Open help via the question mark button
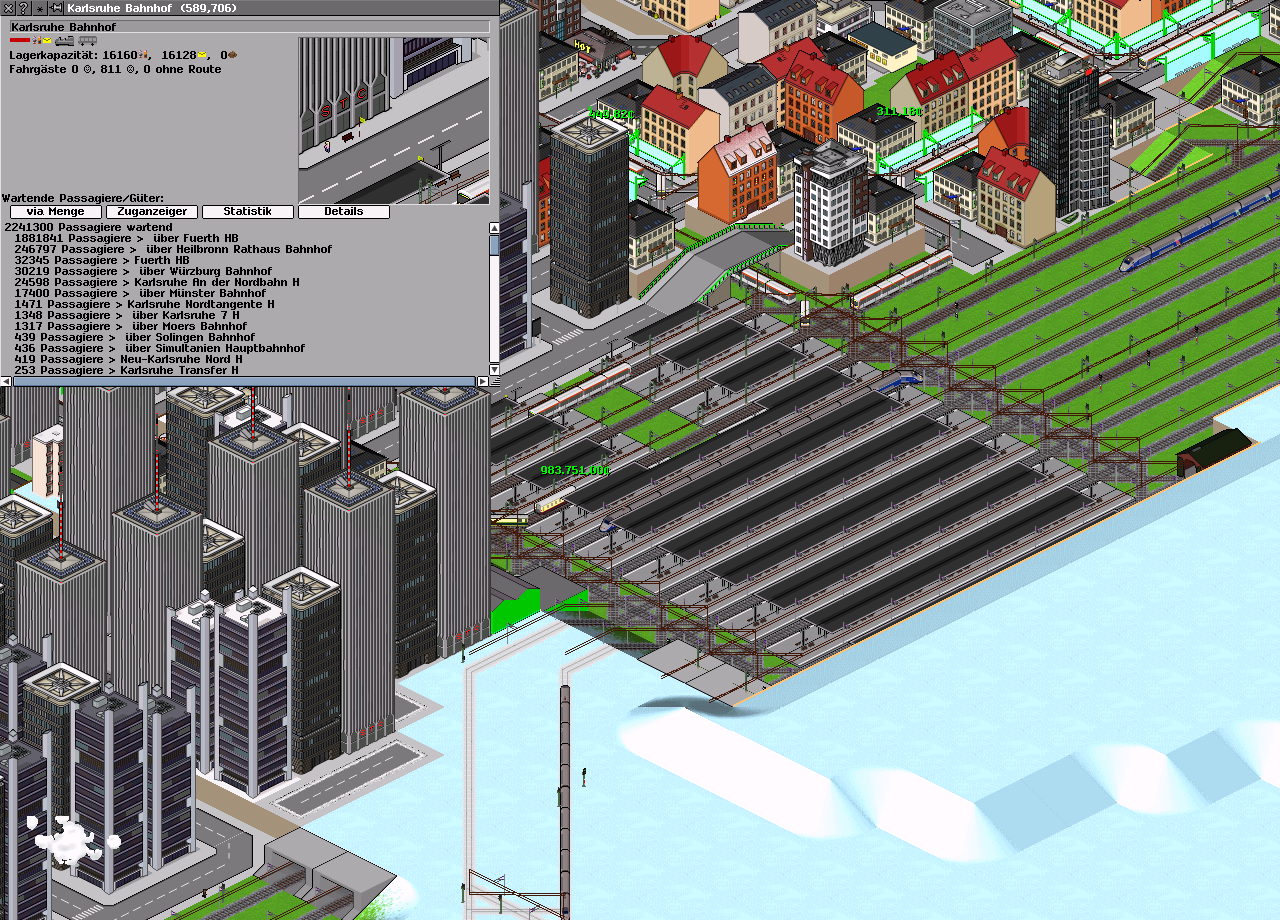Viewport: 1280px width, 920px height. coord(22,7)
